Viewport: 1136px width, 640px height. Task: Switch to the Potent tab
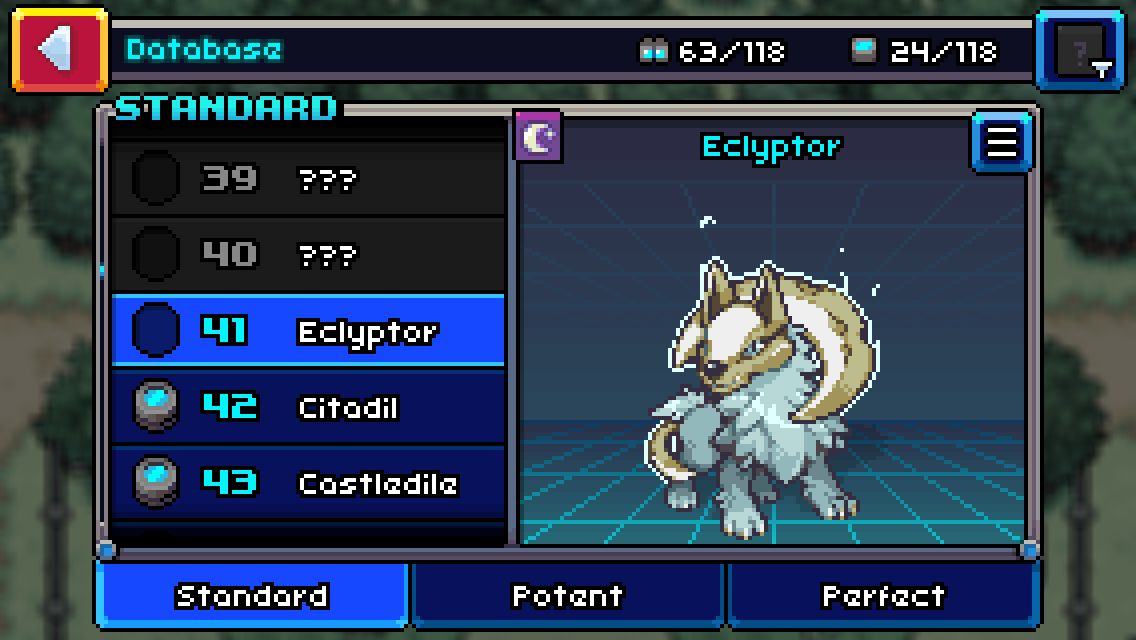(568, 596)
